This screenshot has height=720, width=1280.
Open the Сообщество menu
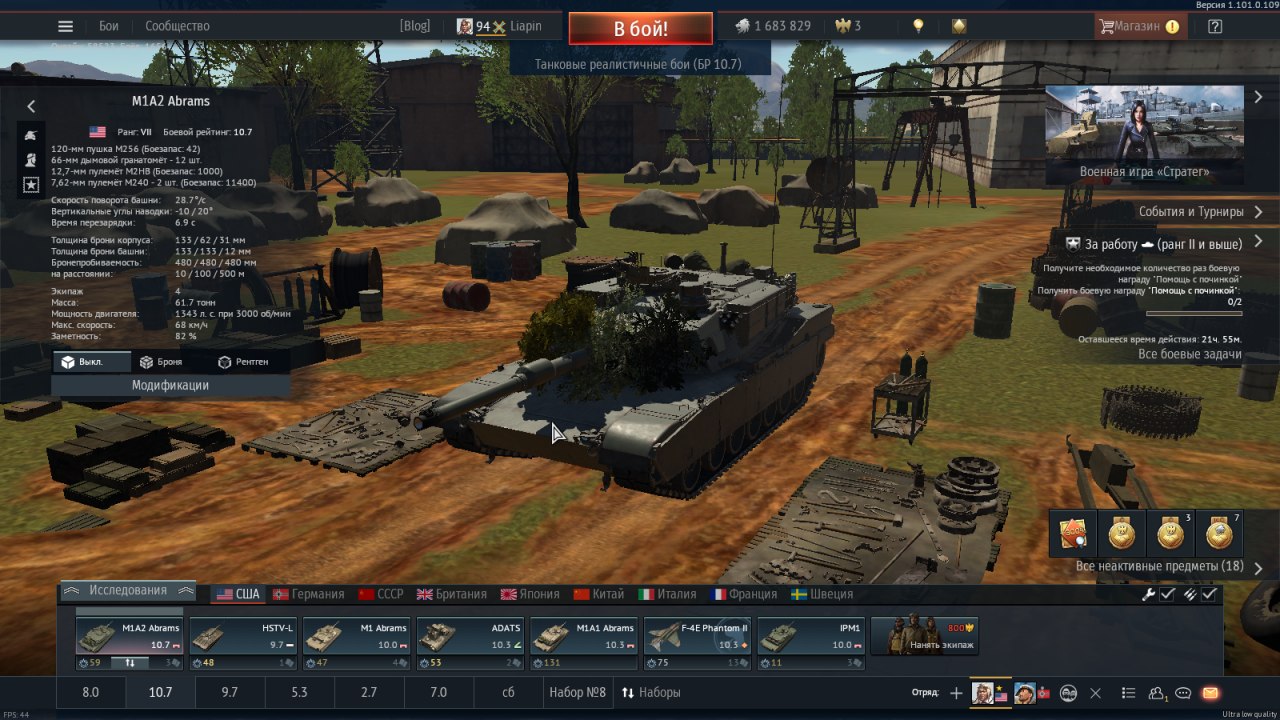click(x=177, y=26)
